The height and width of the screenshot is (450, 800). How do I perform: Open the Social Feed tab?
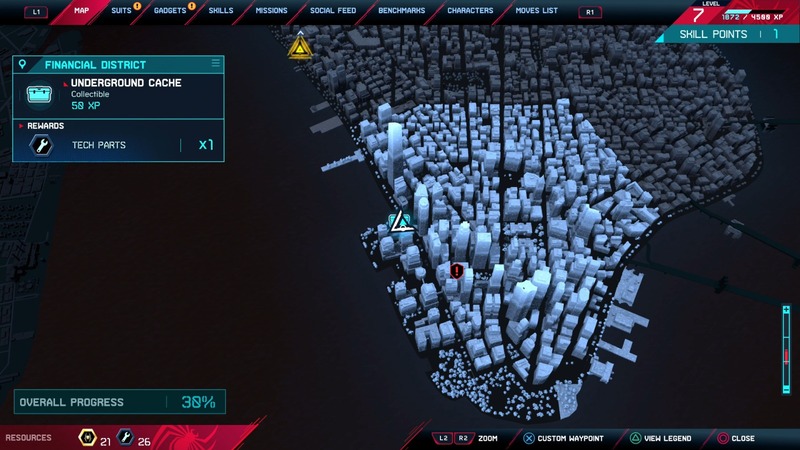[332, 11]
